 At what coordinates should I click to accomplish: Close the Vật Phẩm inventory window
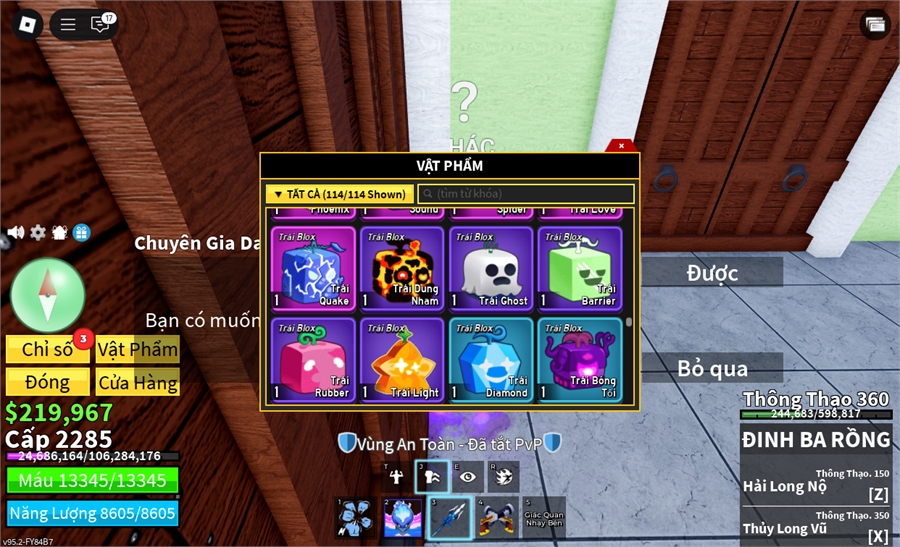[x=621, y=146]
